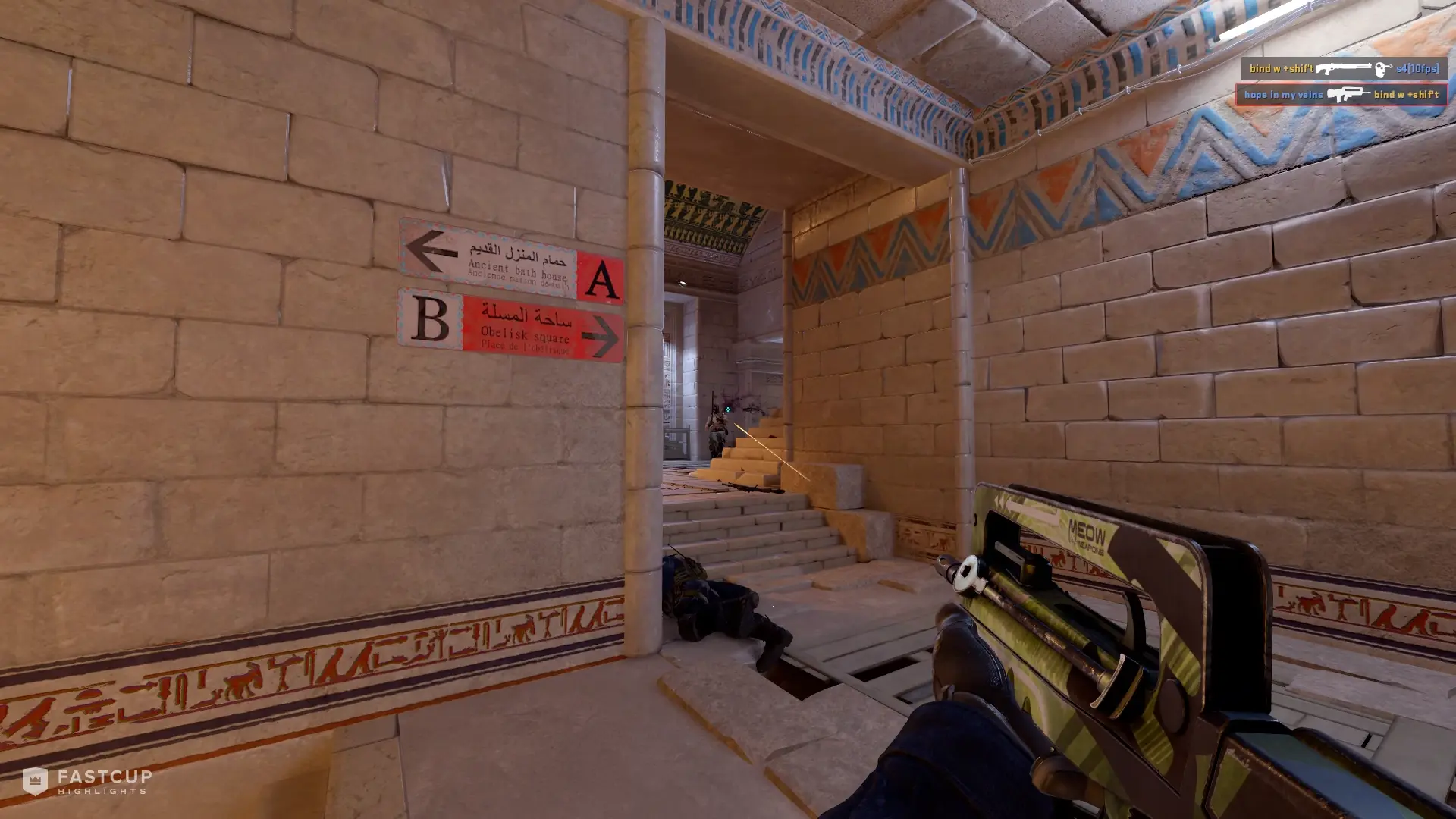Select the FASTCUP crown logo
Screen dimensions: 1456x819
34,782
